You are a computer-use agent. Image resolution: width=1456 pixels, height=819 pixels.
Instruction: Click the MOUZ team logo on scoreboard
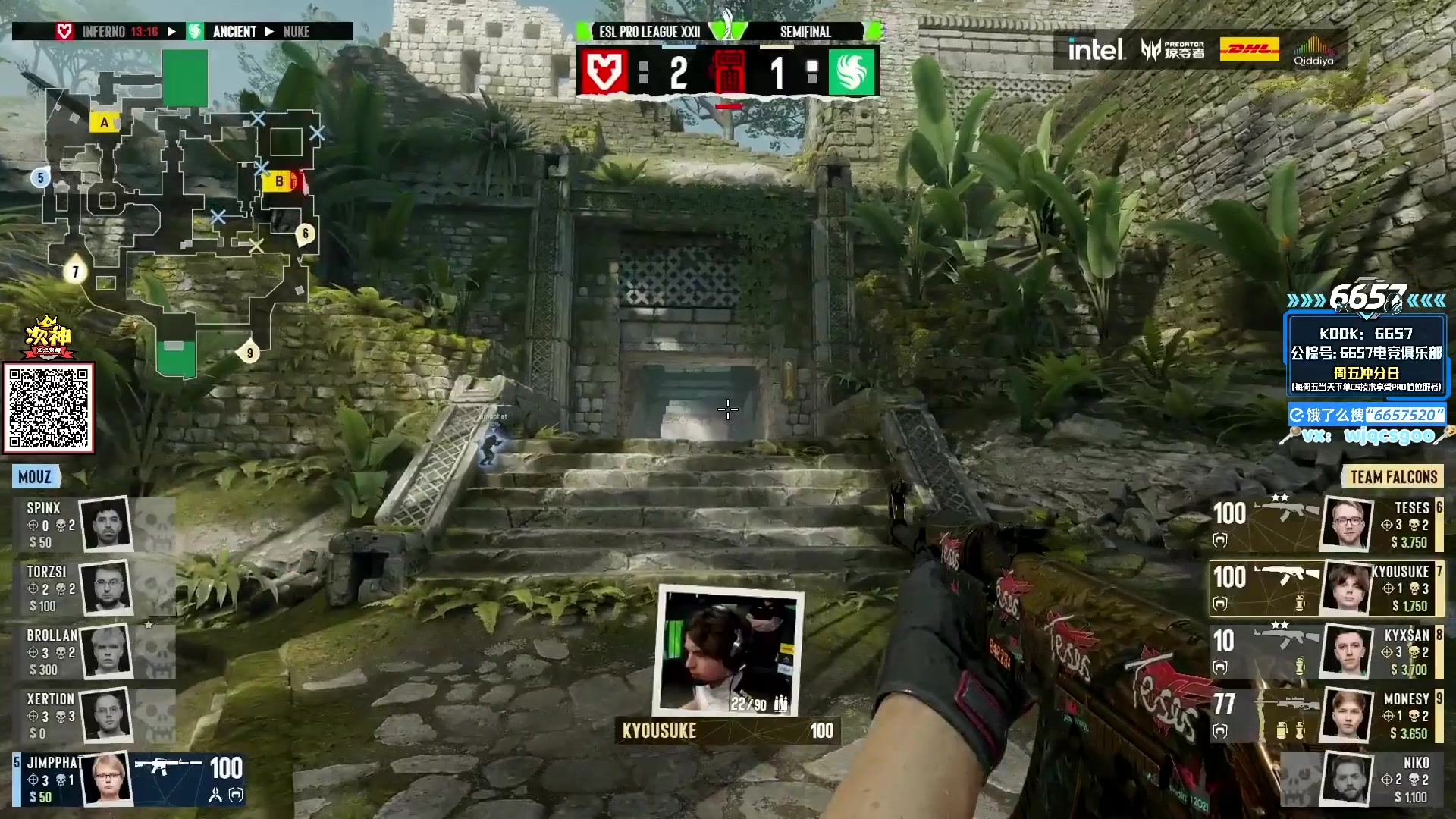(603, 73)
